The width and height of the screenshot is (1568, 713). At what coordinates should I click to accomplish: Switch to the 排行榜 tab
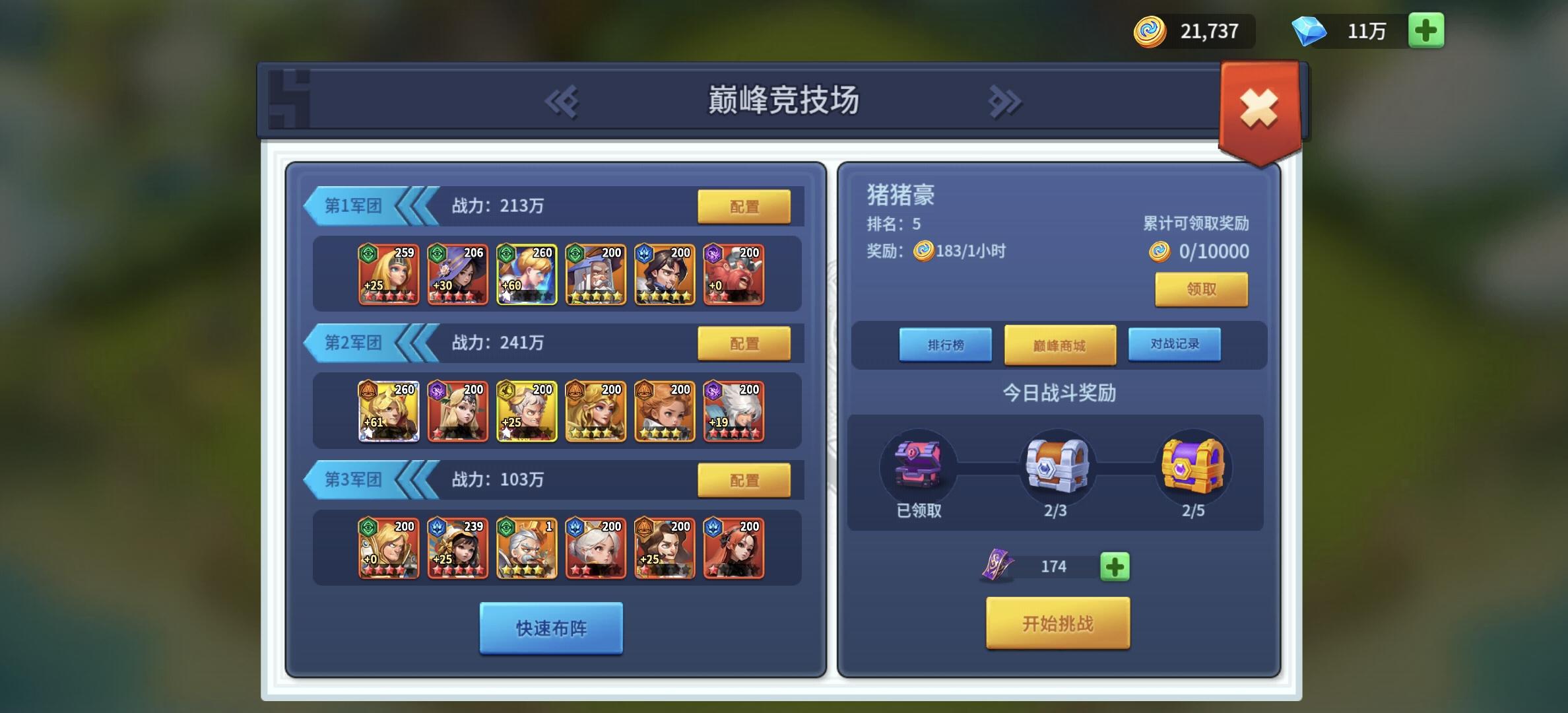[945, 344]
